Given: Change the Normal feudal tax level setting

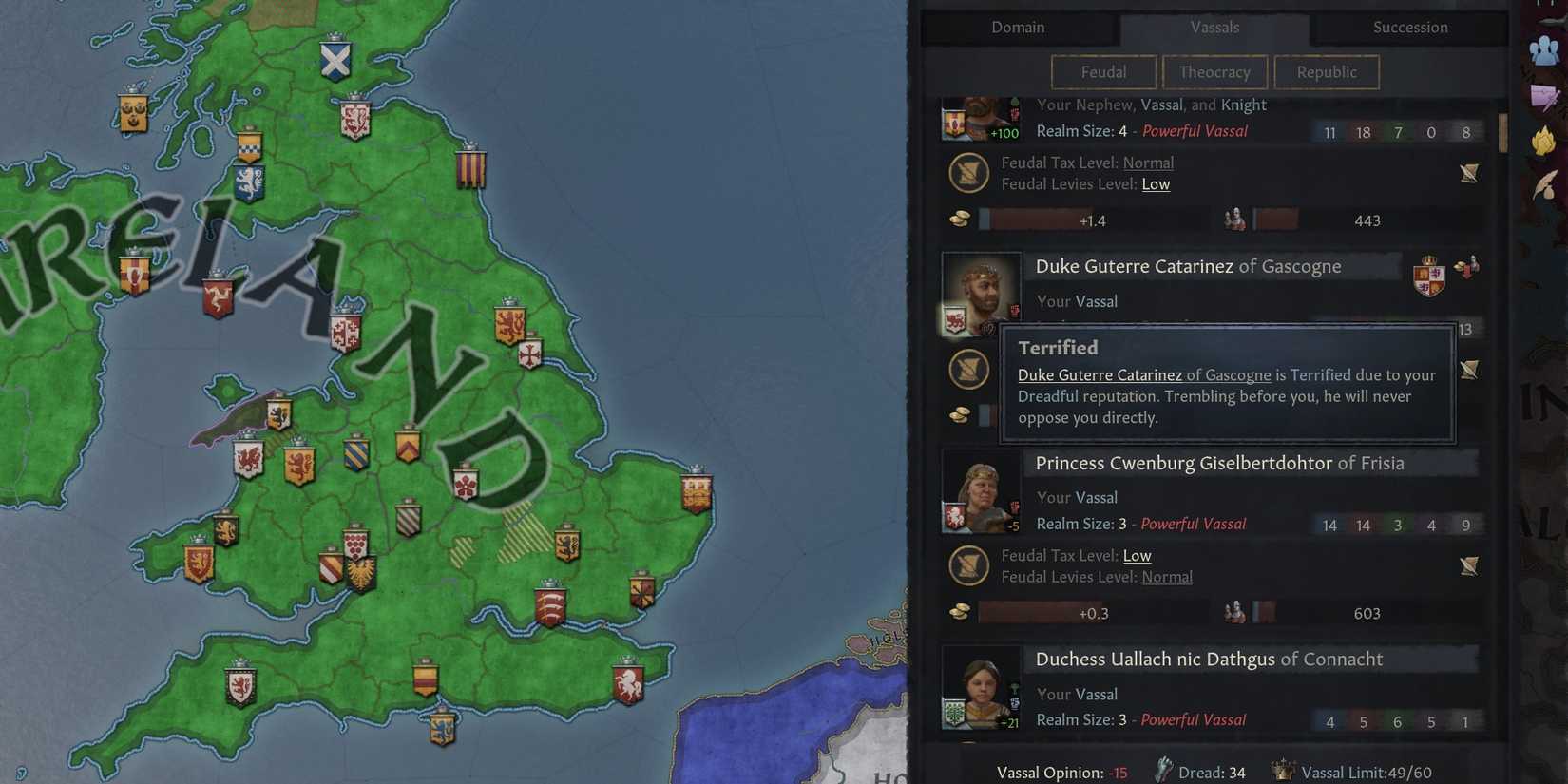Looking at the screenshot, I should [1148, 163].
